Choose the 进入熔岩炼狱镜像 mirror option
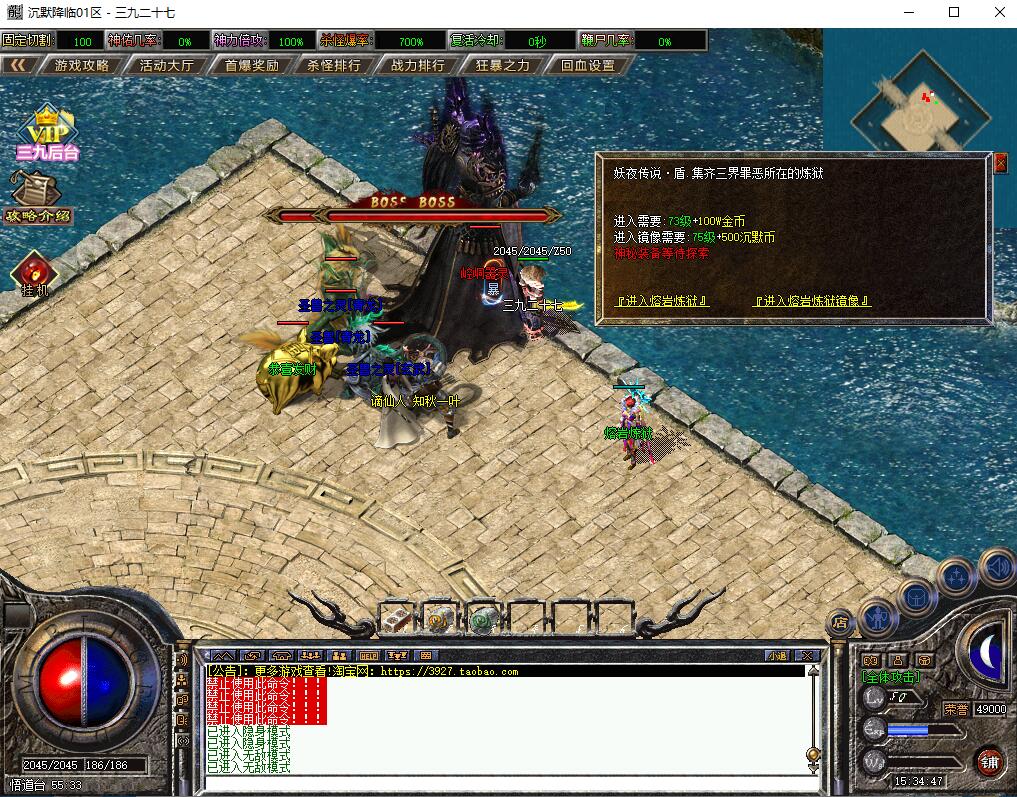The width and height of the screenshot is (1017, 797). coord(812,300)
